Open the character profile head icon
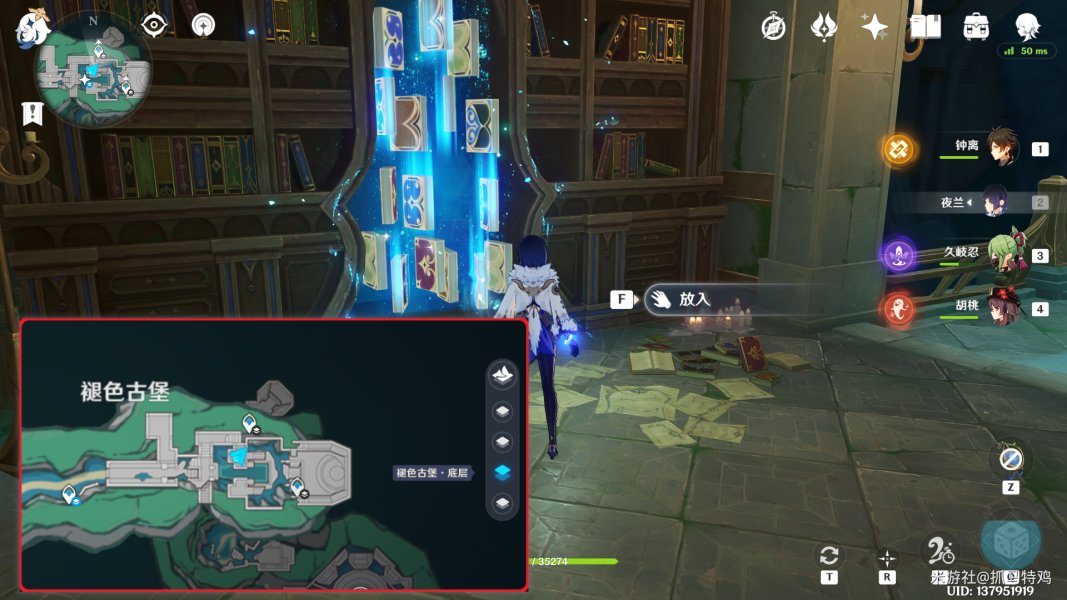 tap(1027, 26)
